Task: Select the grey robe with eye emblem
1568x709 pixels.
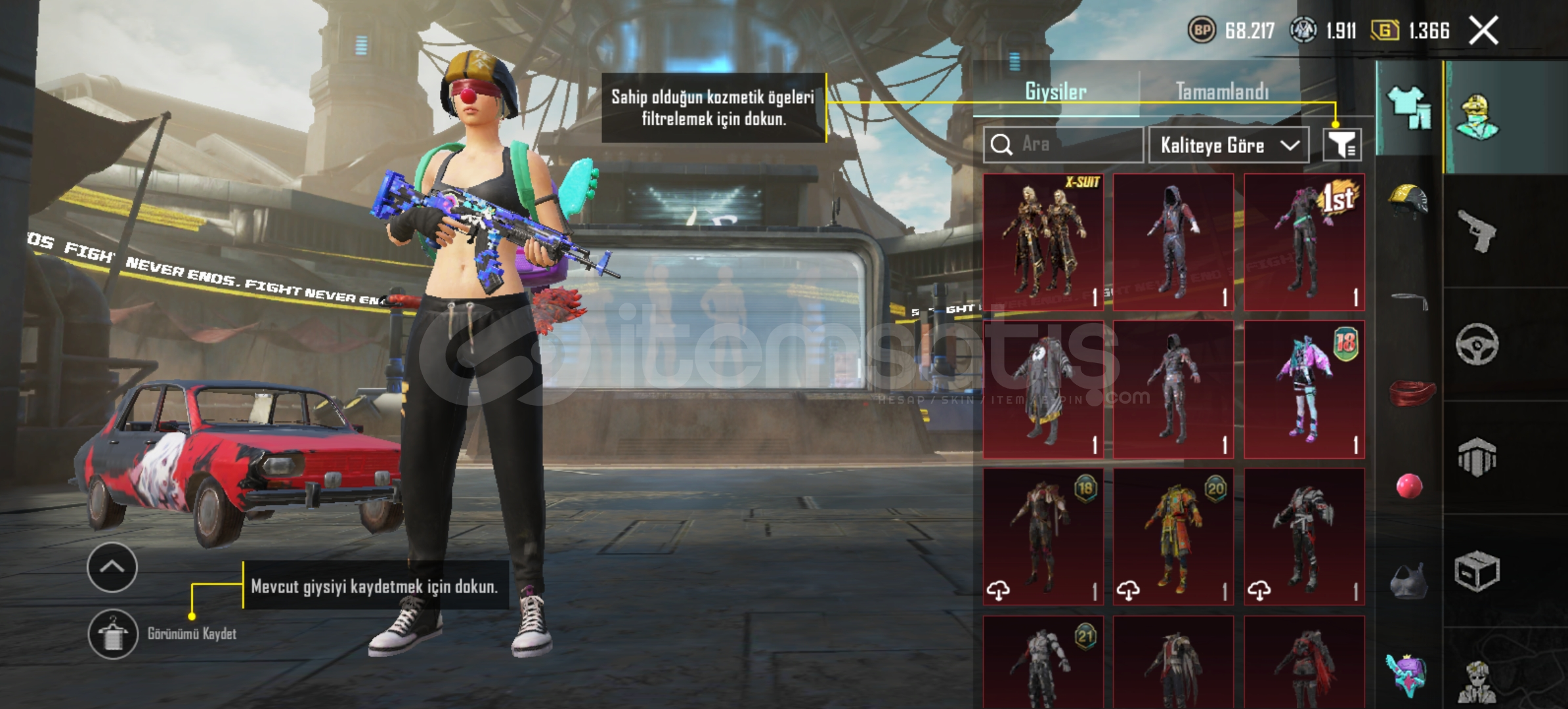Action: tap(1043, 389)
